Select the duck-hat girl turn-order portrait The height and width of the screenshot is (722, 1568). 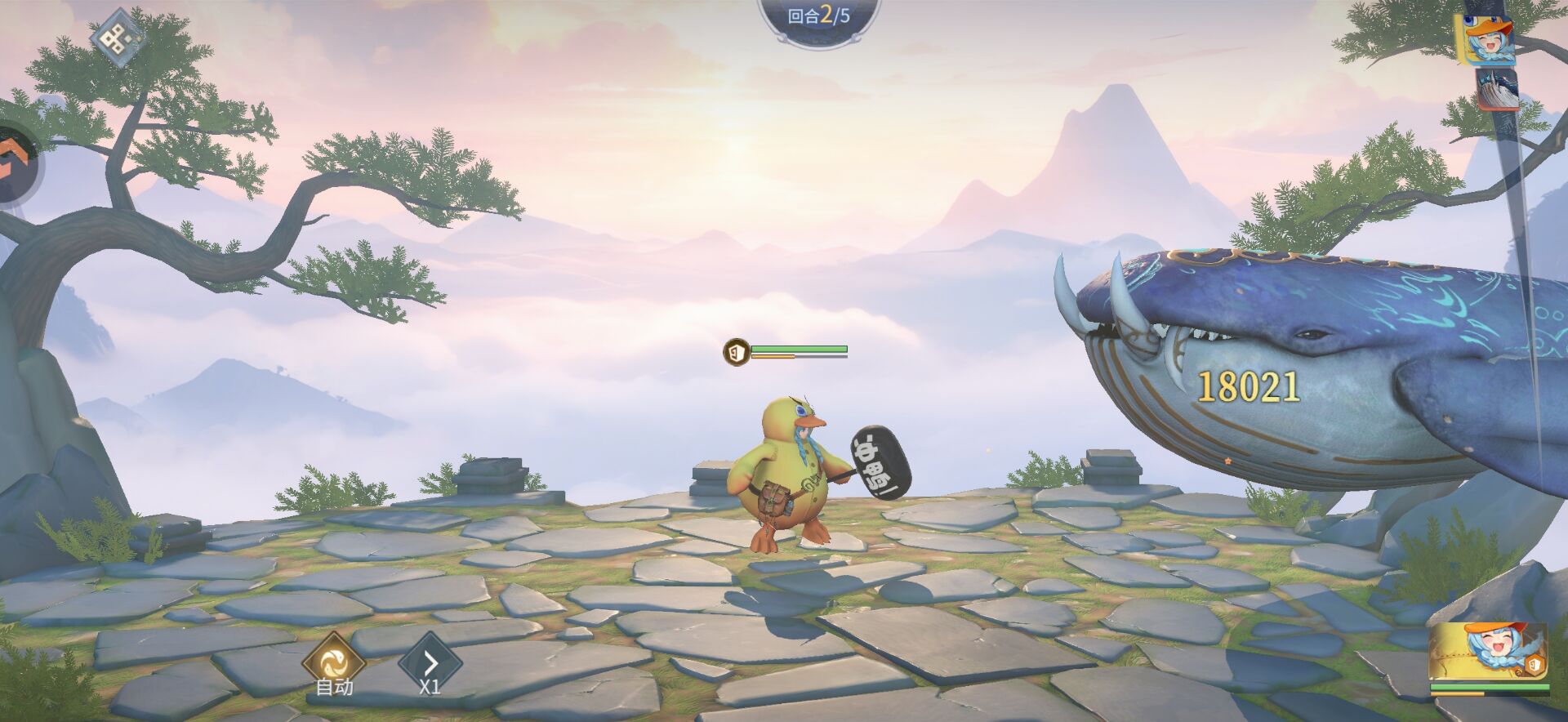click(1489, 39)
